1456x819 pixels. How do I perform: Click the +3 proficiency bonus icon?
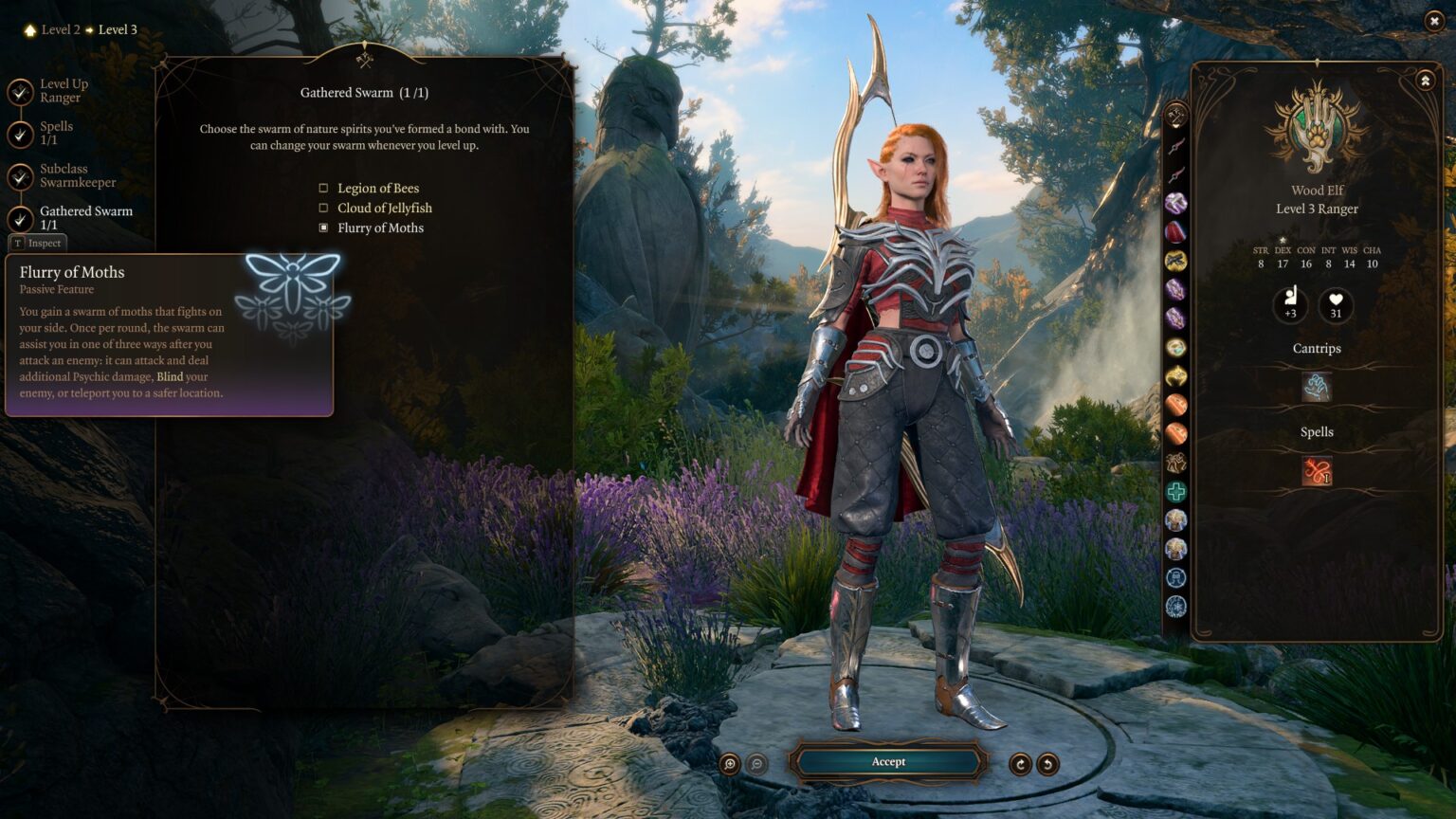(1289, 305)
